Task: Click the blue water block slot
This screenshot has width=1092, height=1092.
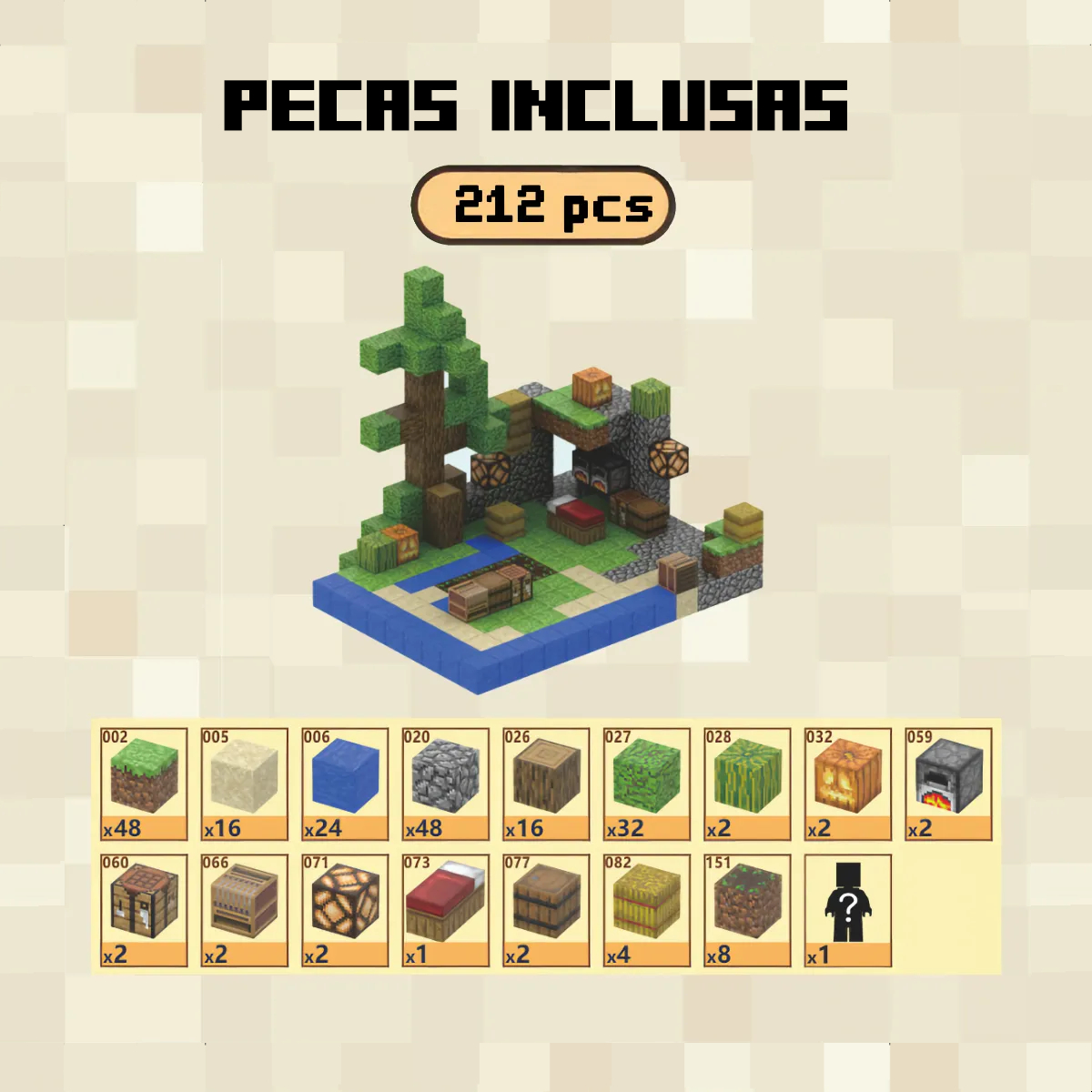Action: [x=345, y=784]
